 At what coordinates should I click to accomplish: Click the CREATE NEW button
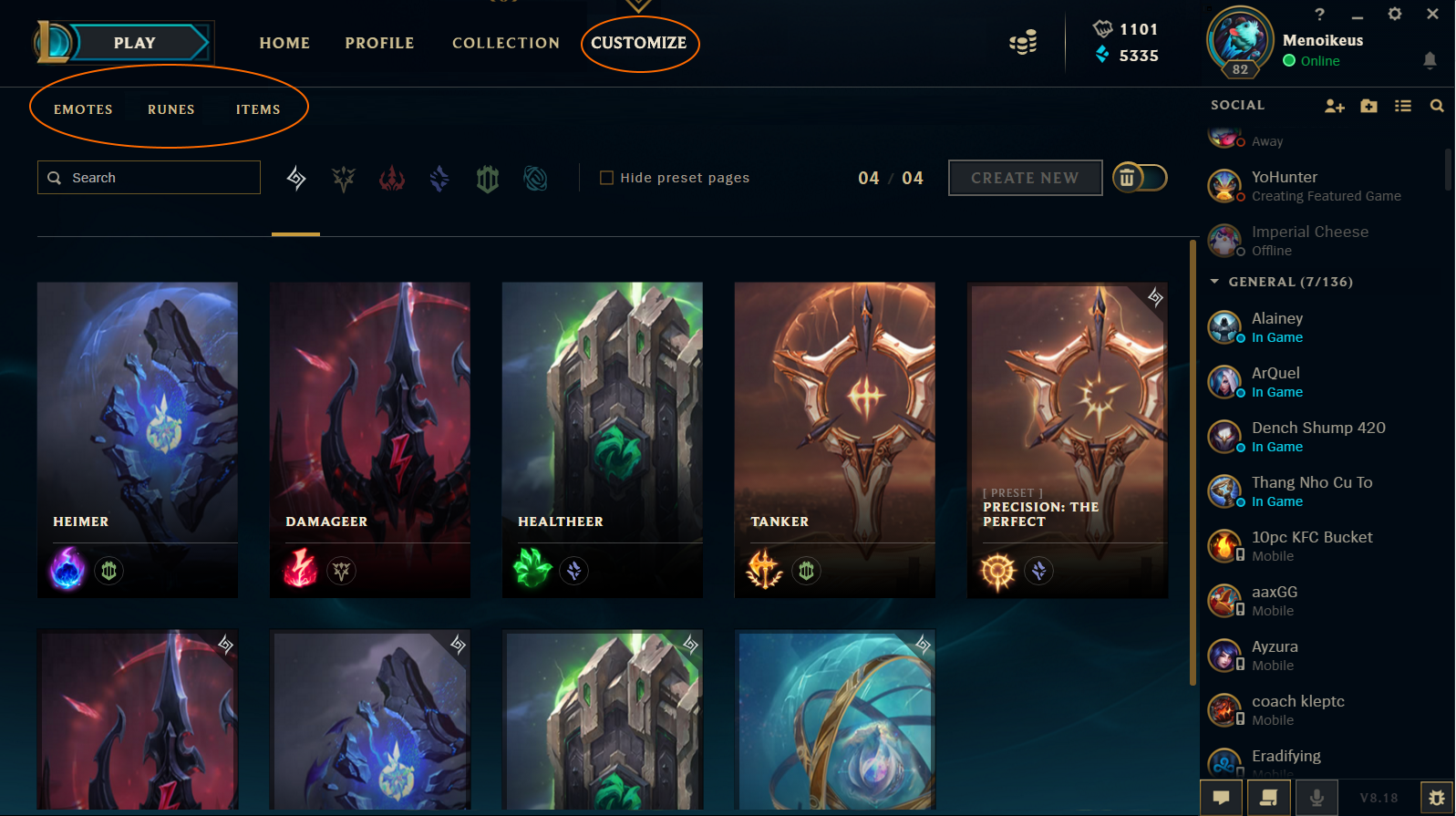click(x=1025, y=178)
